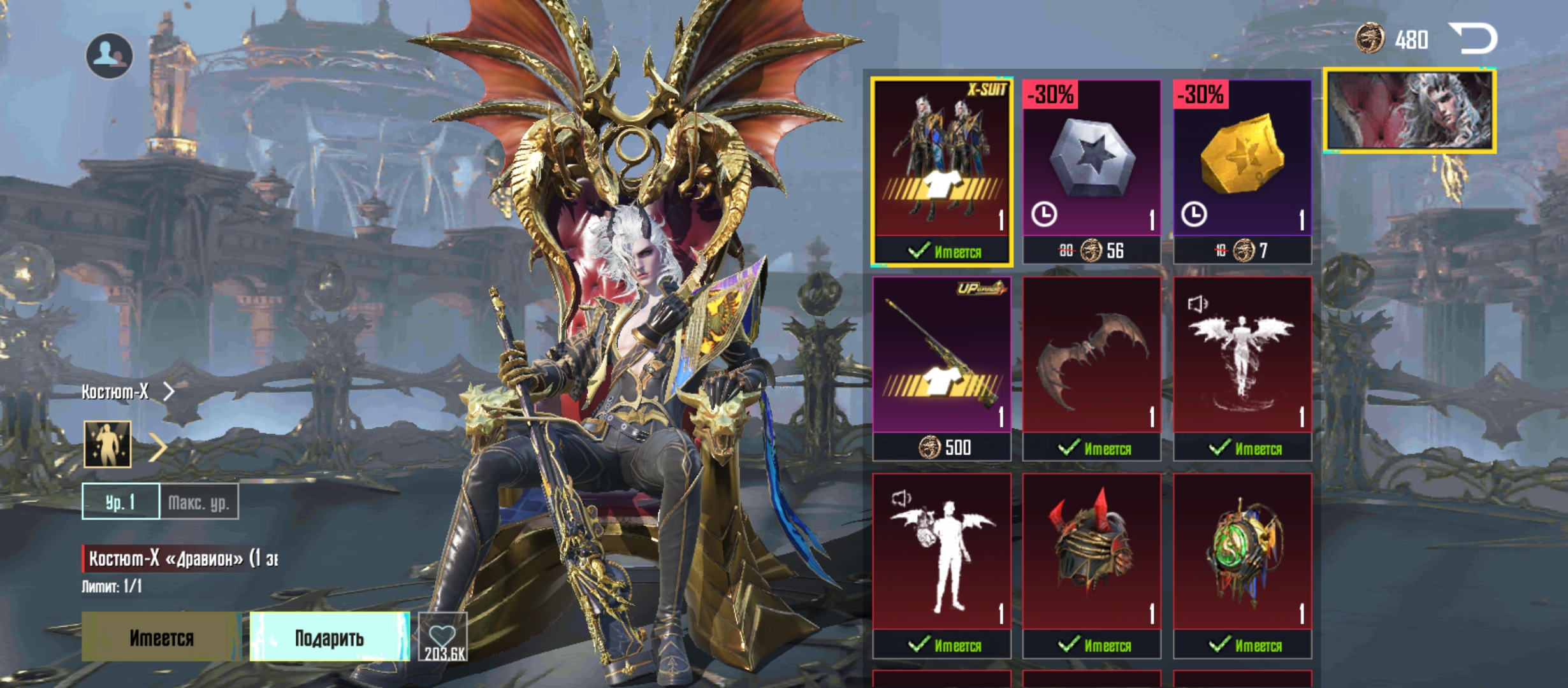The height and width of the screenshot is (688, 1568).
Task: Open the character portrait banner thumbnail
Action: (1409, 111)
